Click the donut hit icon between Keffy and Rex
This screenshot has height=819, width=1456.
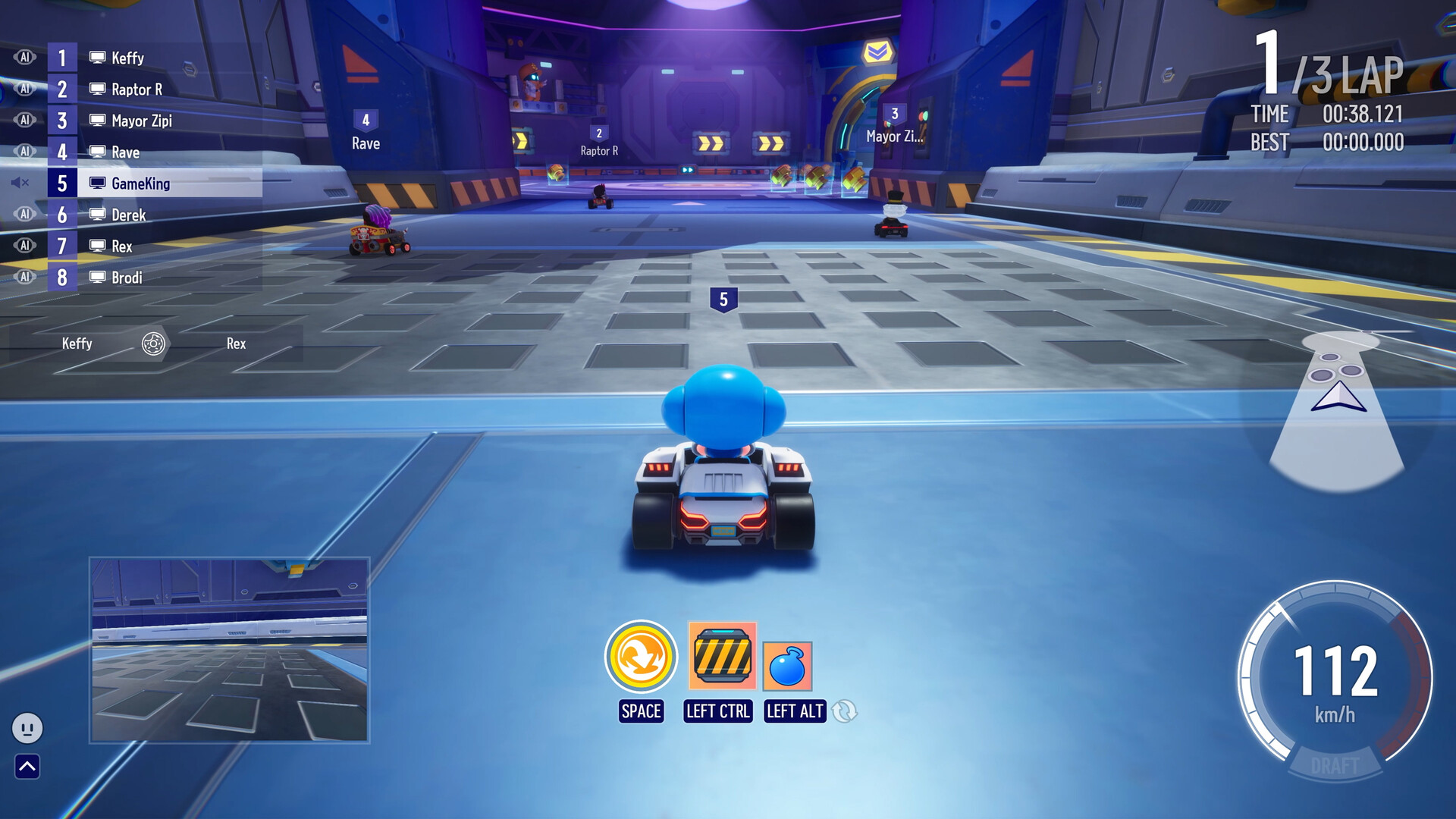point(155,344)
